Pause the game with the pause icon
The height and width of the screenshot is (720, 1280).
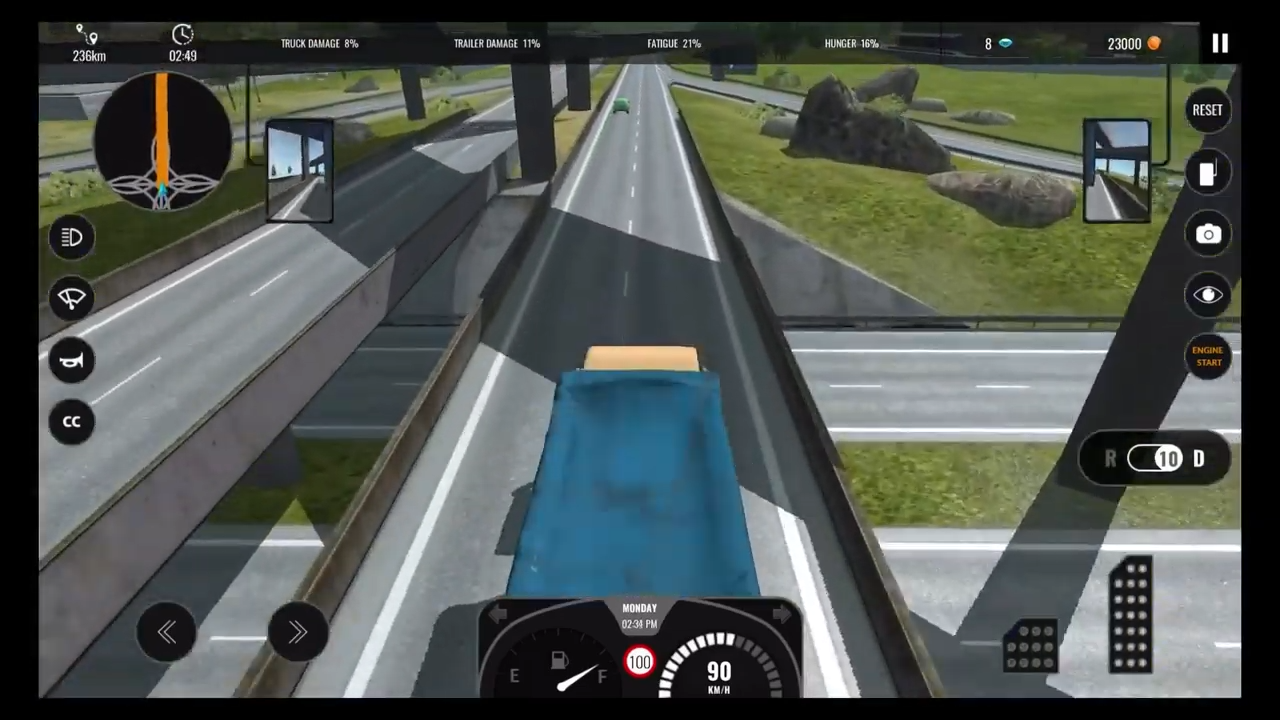coord(1220,43)
